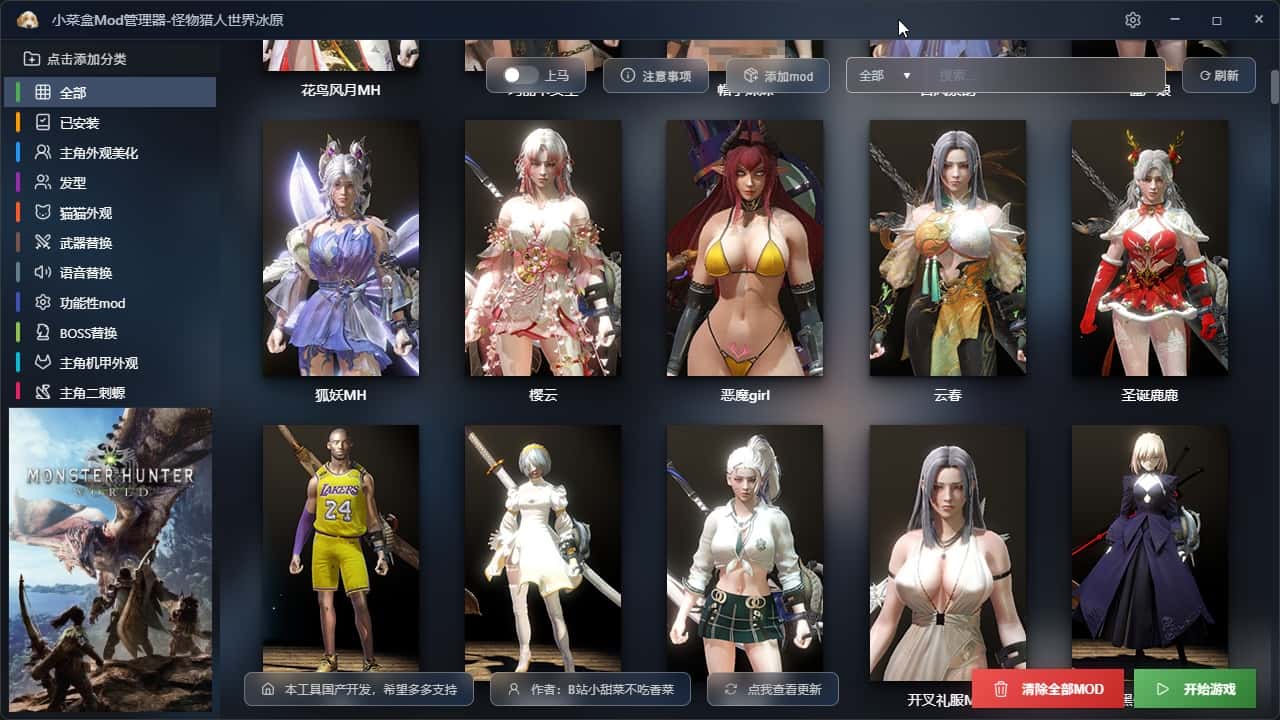This screenshot has width=1280, height=720.
Task: Open the 全部 filter dropdown
Action: point(885,76)
